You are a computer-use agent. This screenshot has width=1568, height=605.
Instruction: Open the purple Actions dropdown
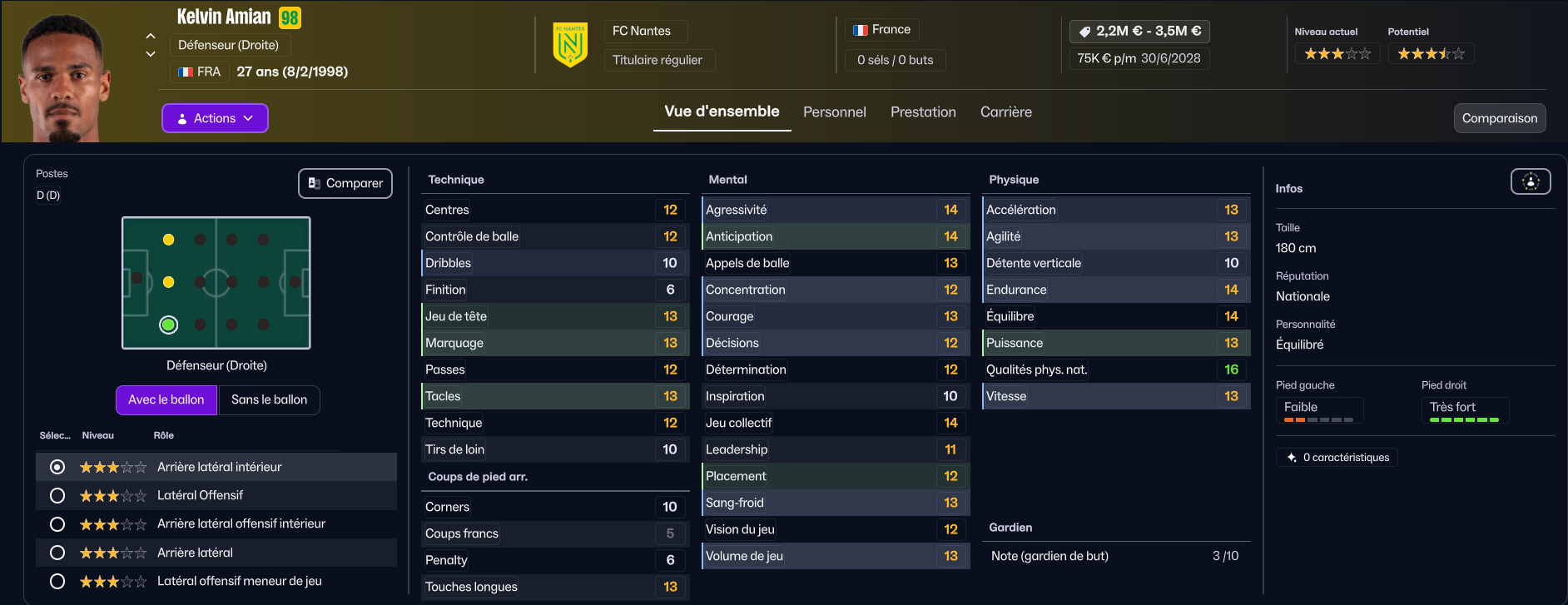(215, 118)
